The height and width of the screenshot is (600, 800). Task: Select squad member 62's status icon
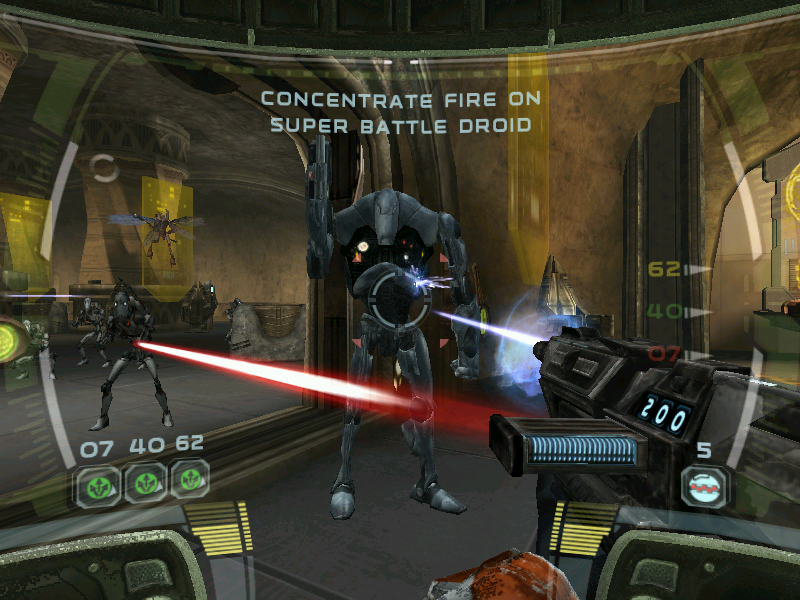[x=189, y=481]
